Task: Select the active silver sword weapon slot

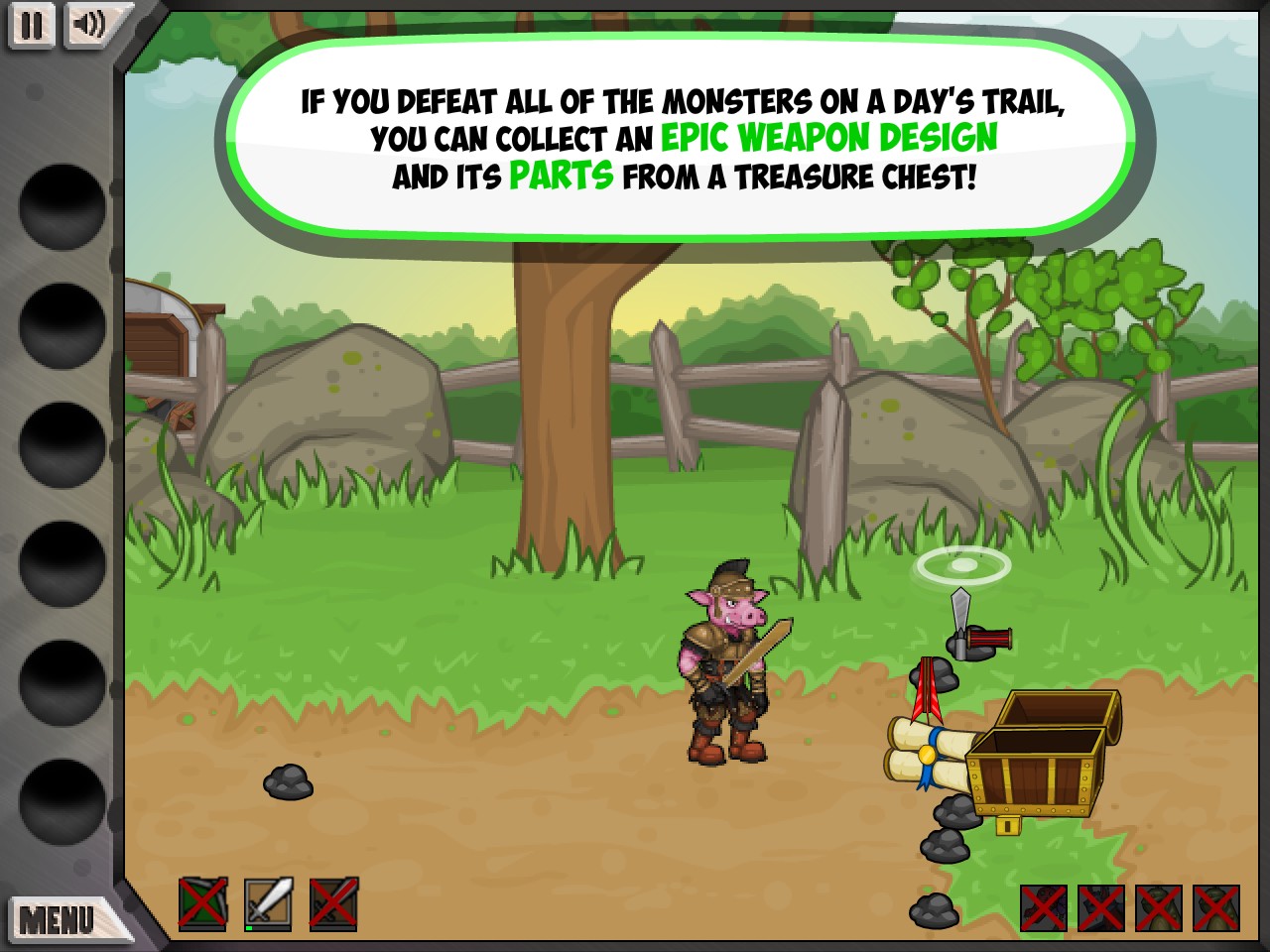Action: click(x=268, y=903)
